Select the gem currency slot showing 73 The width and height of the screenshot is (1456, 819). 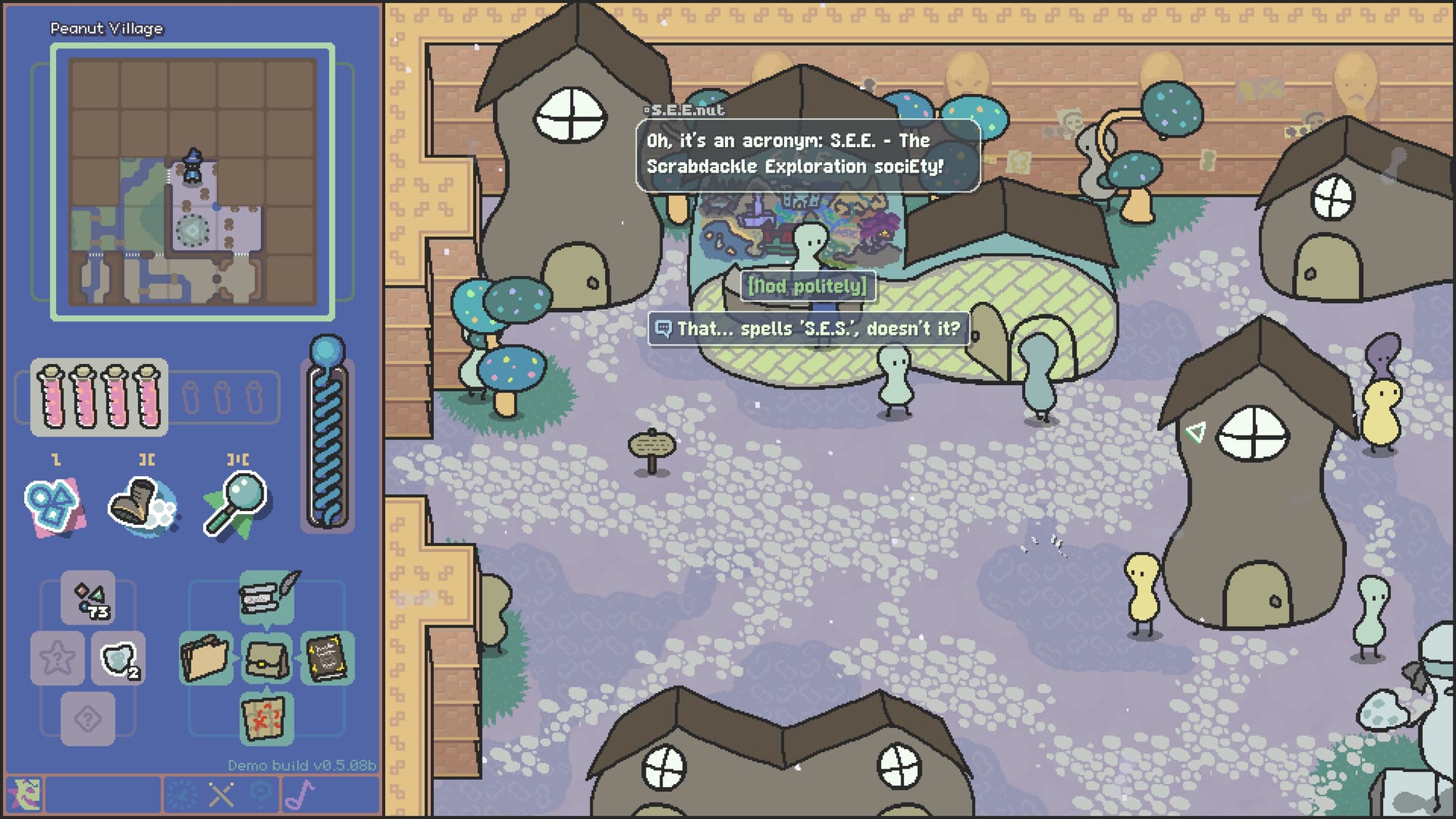coord(88,598)
